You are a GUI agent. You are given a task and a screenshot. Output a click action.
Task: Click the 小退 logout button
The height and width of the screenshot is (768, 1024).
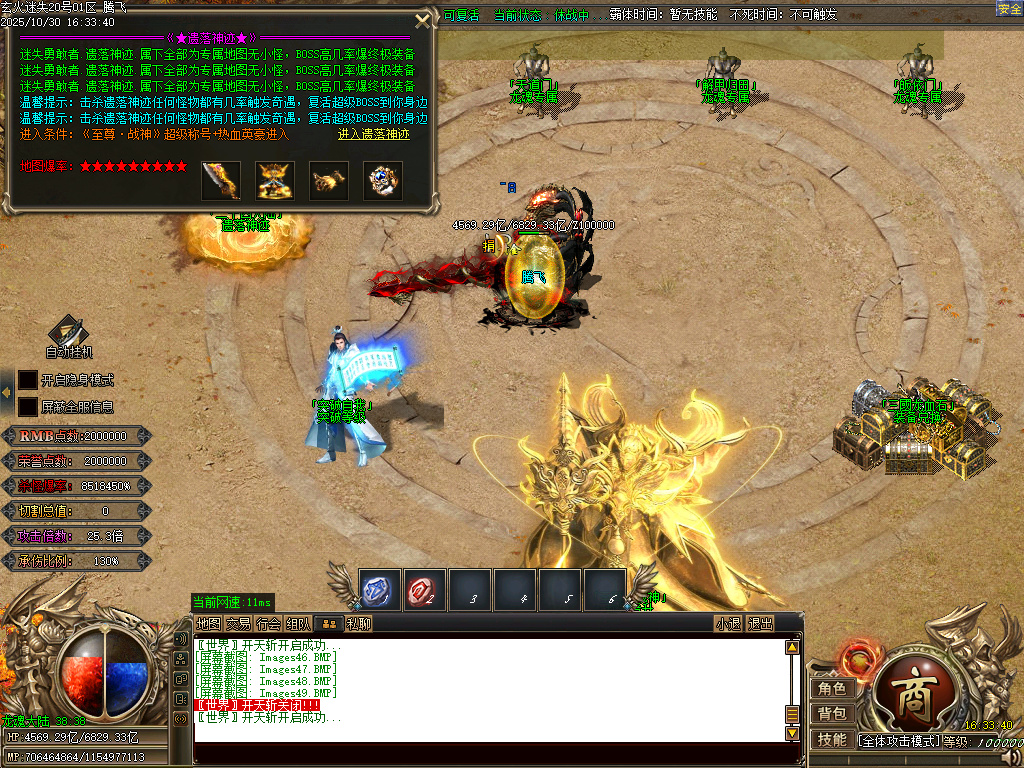pyautogui.click(x=728, y=624)
